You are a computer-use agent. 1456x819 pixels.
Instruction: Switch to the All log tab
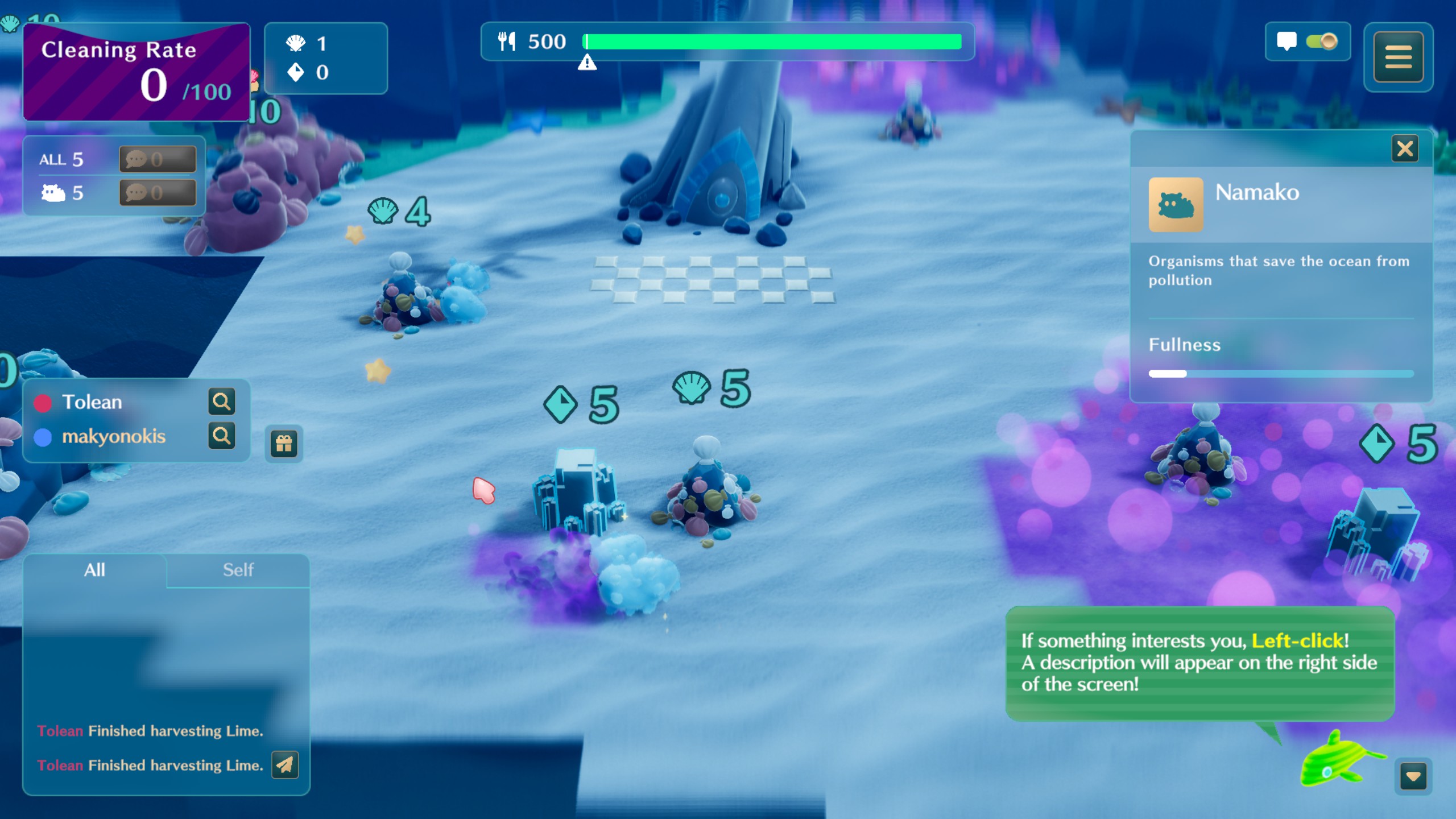94,570
